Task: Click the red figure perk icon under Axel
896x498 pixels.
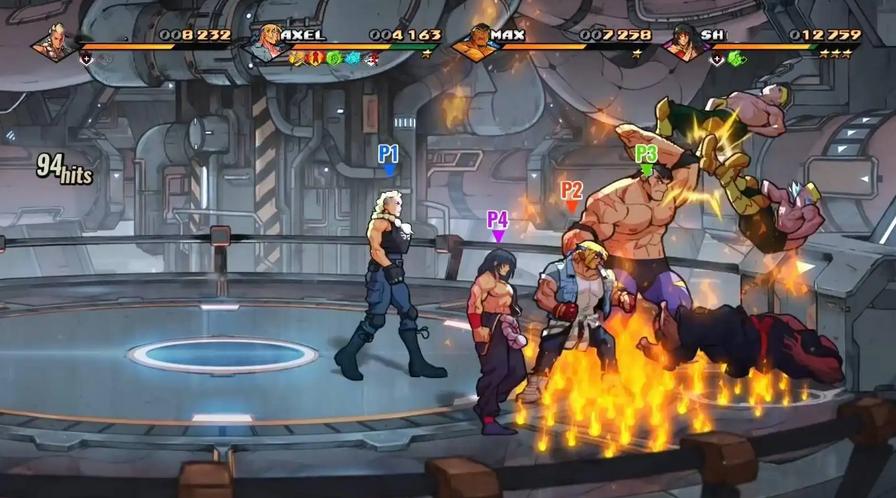Action: pyautogui.click(x=313, y=58)
